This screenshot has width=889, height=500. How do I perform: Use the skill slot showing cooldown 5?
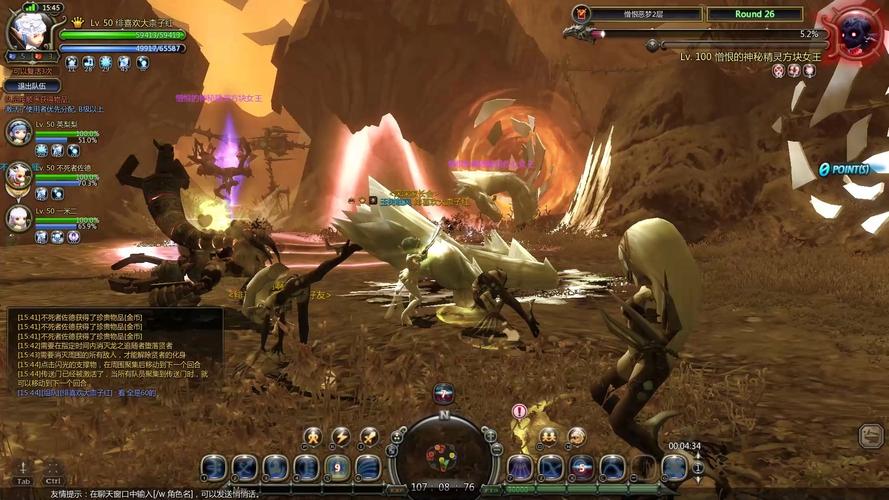coord(582,467)
